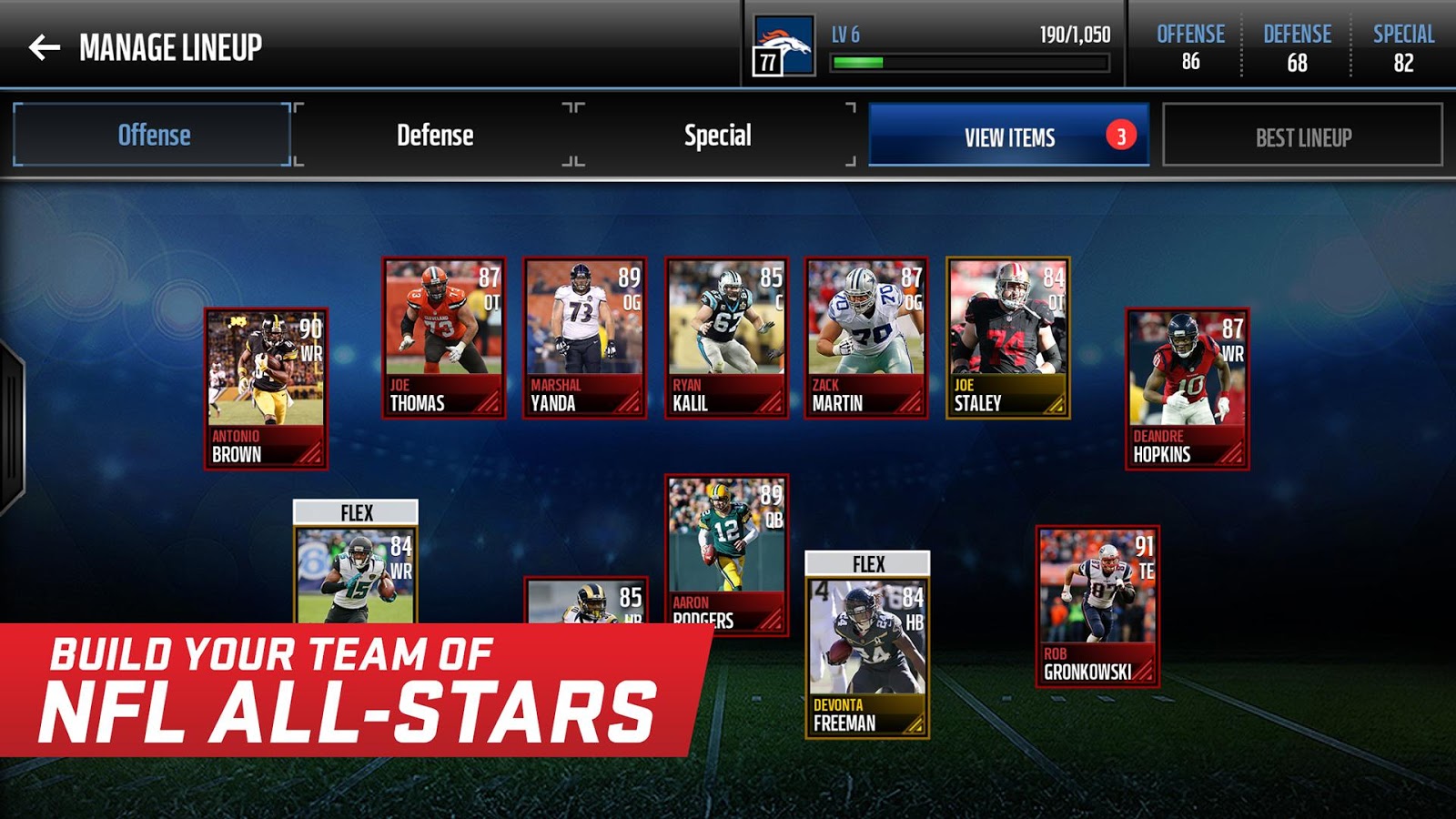Viewport: 1456px width, 819px height.
Task: Switch to the Offense tab
Action: coord(153,135)
